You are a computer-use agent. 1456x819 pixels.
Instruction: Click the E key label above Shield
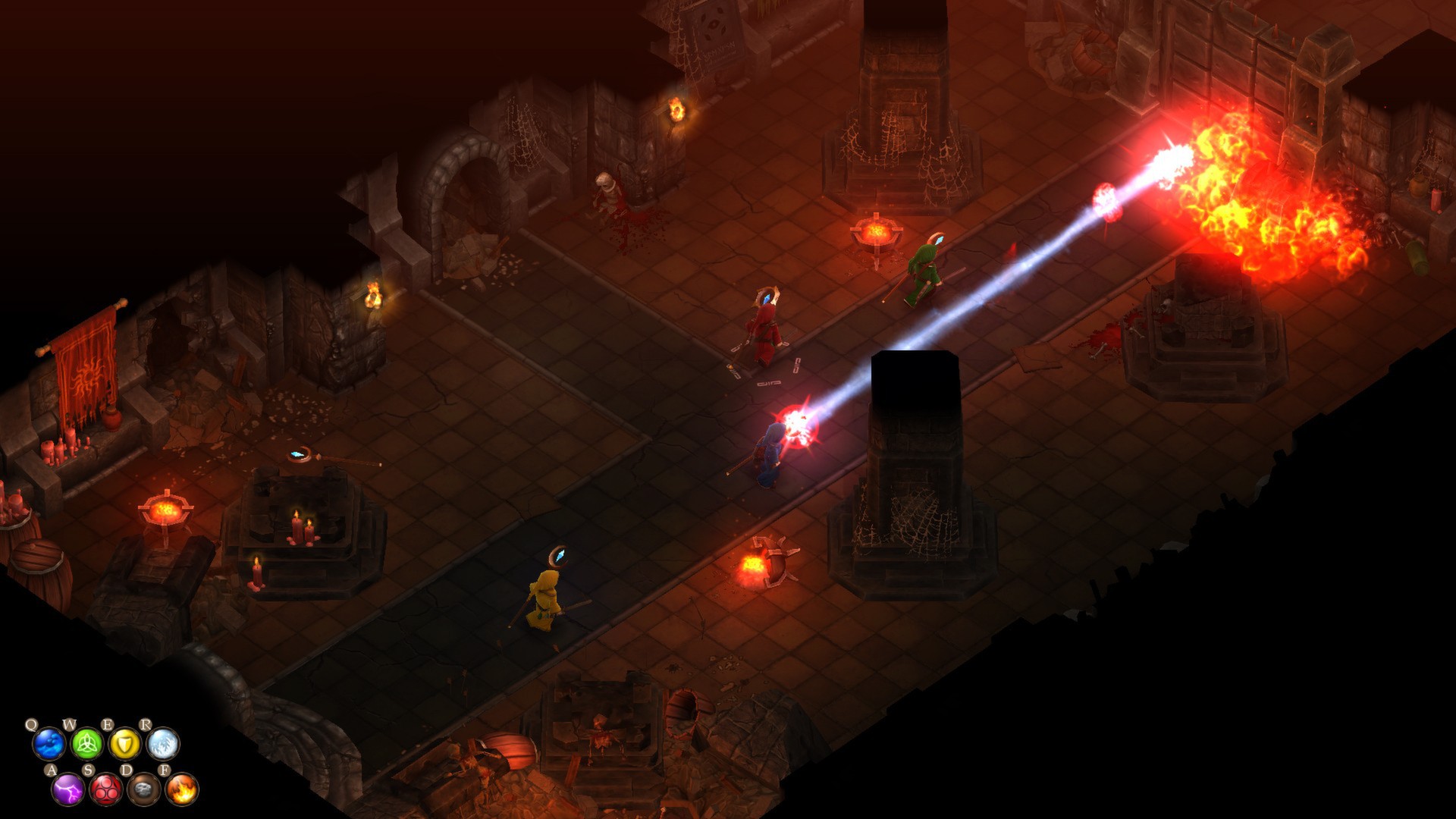point(108,724)
